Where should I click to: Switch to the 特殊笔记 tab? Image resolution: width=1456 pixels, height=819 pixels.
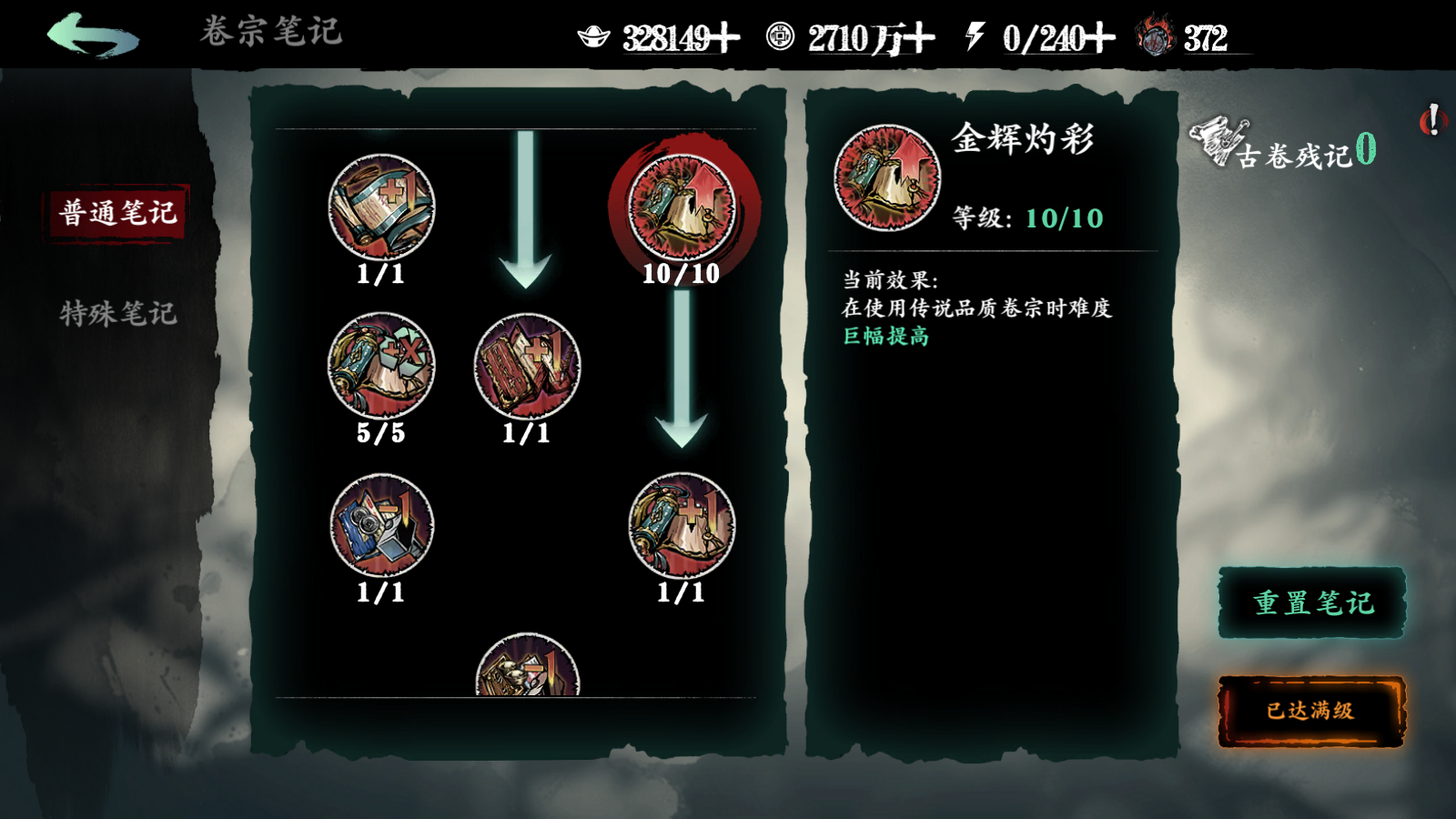(x=118, y=317)
